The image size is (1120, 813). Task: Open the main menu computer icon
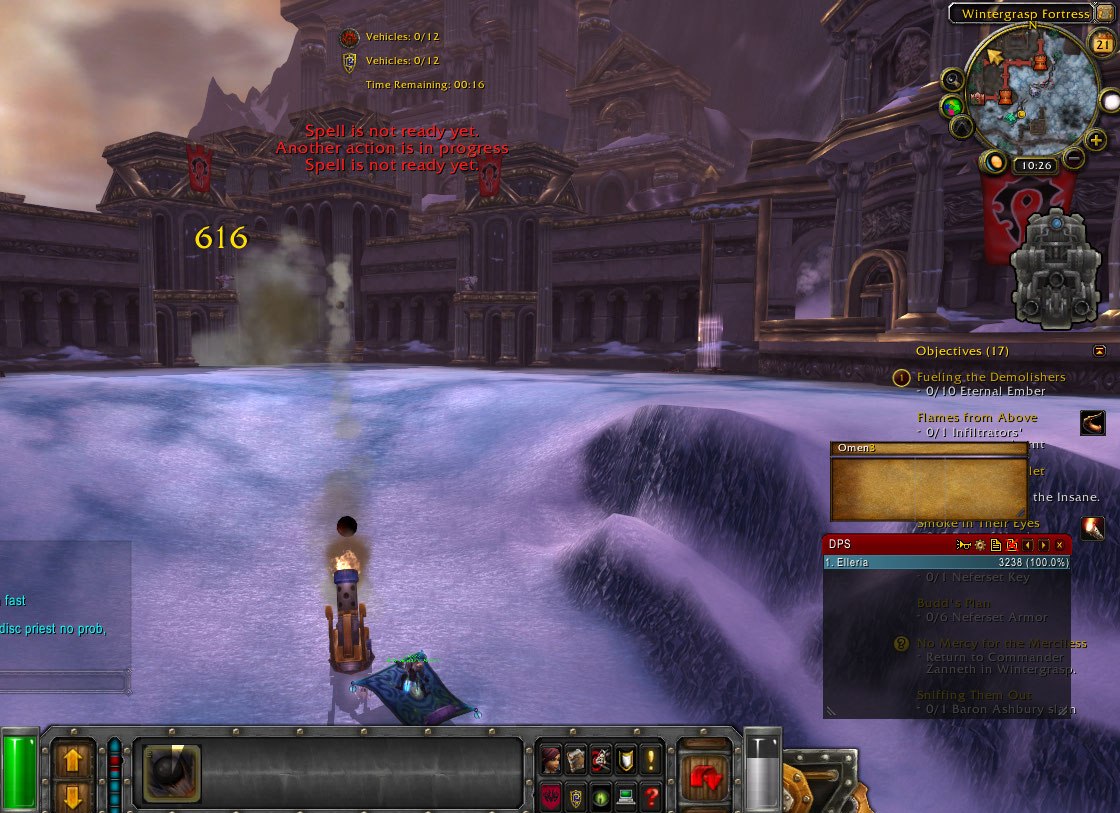[x=626, y=797]
